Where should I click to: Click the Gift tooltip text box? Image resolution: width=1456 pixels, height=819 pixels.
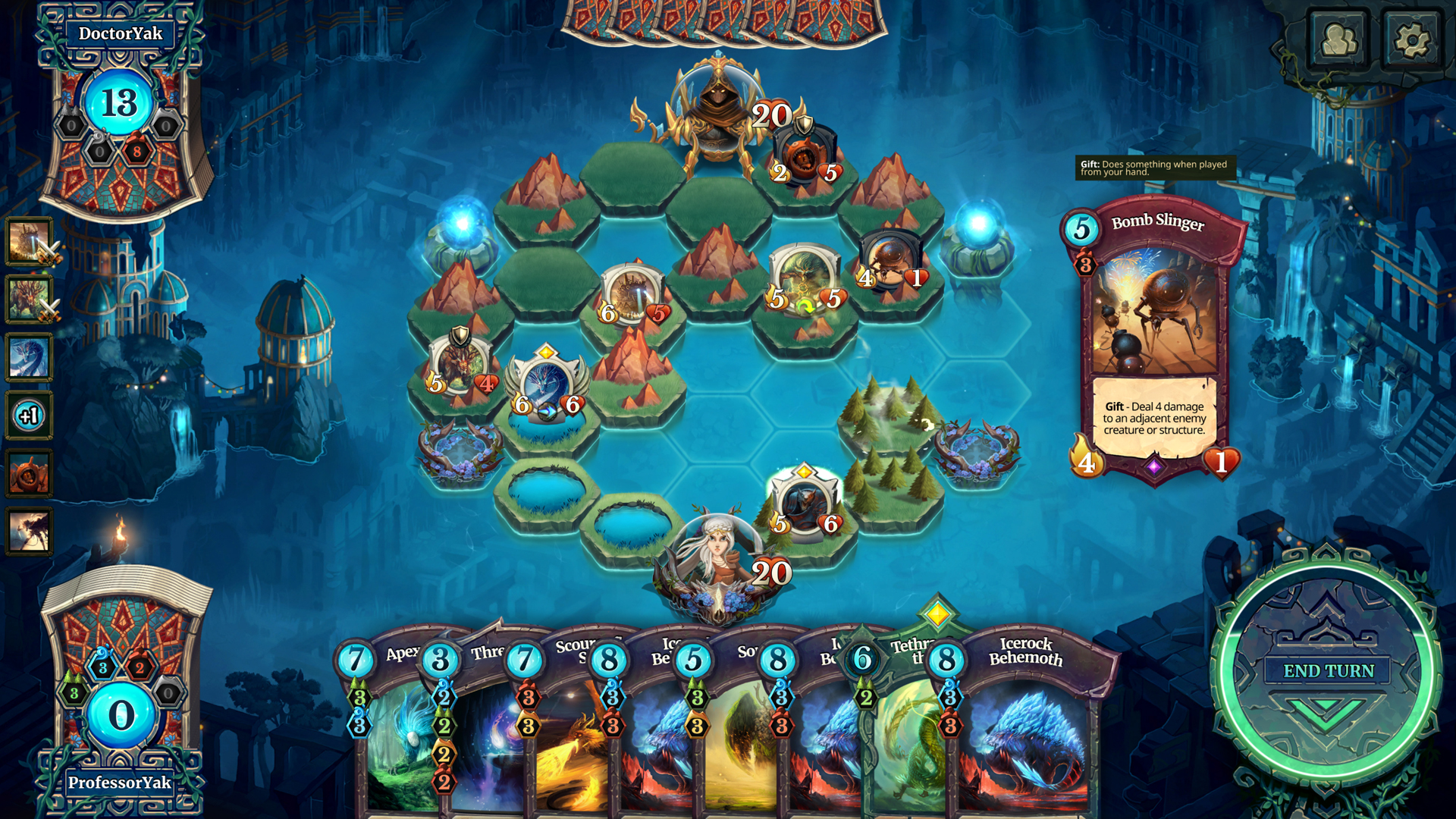pyautogui.click(x=1154, y=167)
